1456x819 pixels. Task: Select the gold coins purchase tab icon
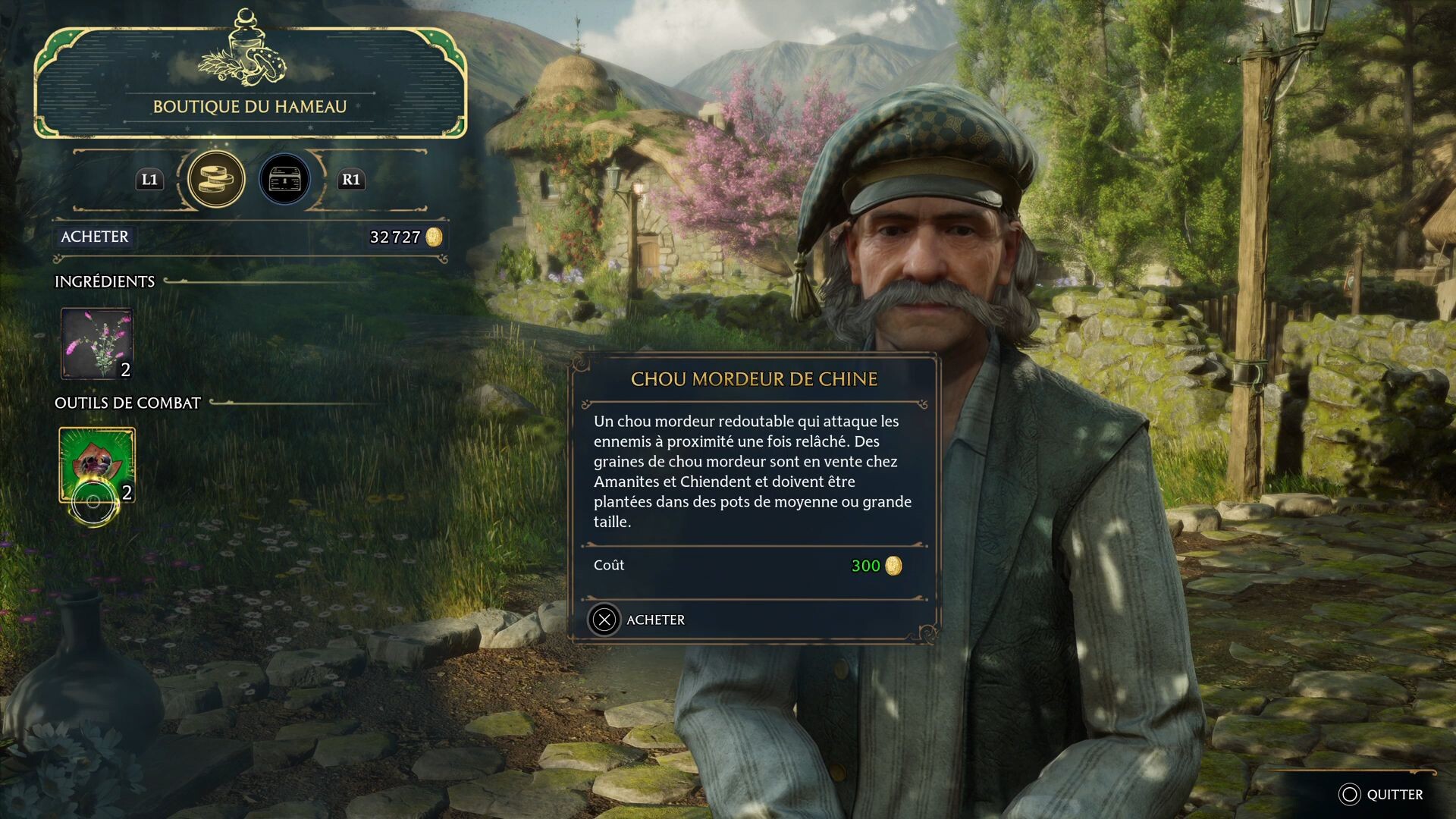pyautogui.click(x=217, y=180)
